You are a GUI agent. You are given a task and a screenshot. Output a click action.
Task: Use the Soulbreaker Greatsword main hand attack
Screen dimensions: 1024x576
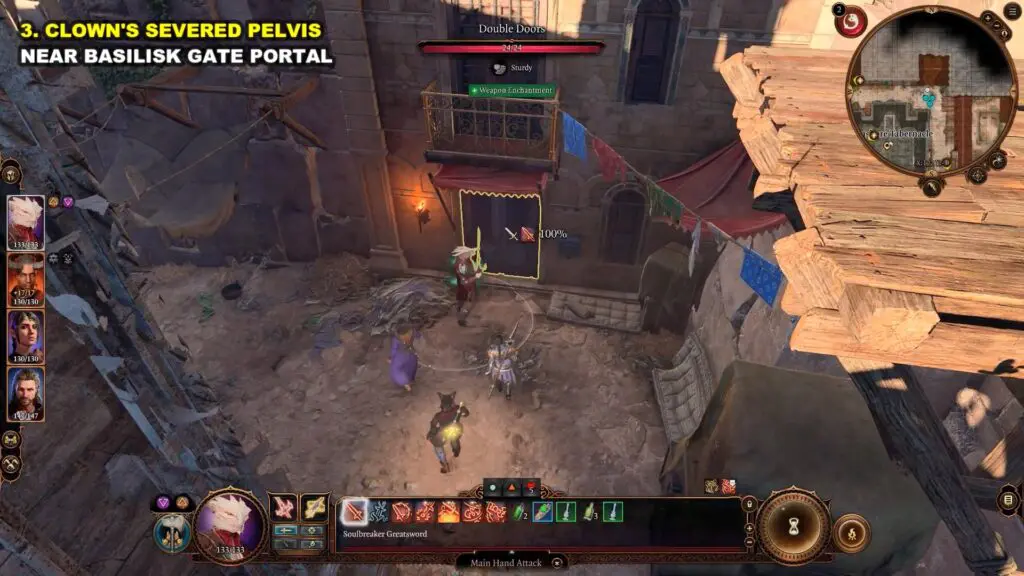(355, 512)
